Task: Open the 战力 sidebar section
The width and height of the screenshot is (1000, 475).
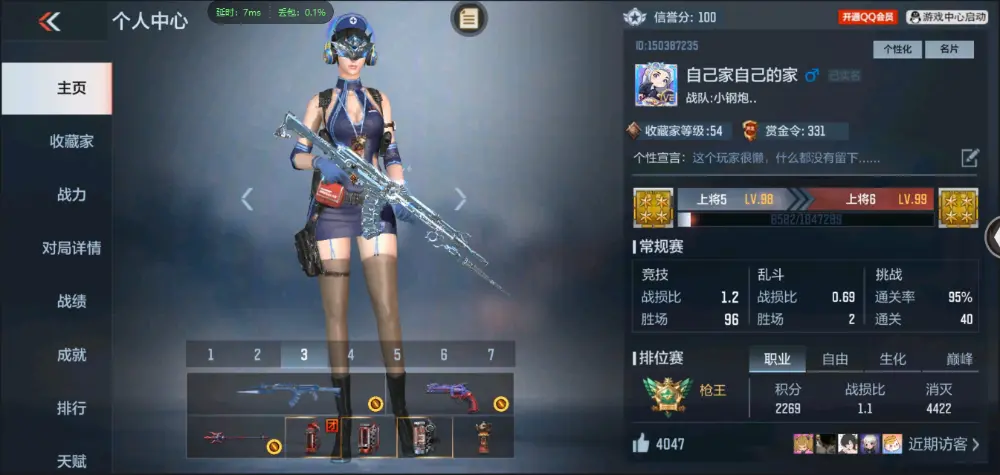Action: pyautogui.click(x=71, y=195)
